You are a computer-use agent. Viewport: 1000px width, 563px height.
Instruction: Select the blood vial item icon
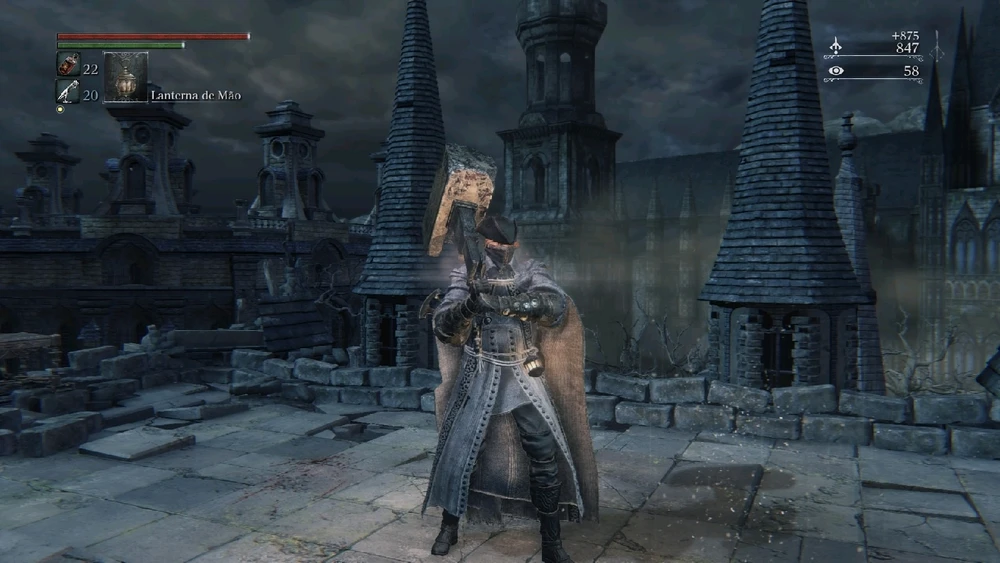(66, 67)
